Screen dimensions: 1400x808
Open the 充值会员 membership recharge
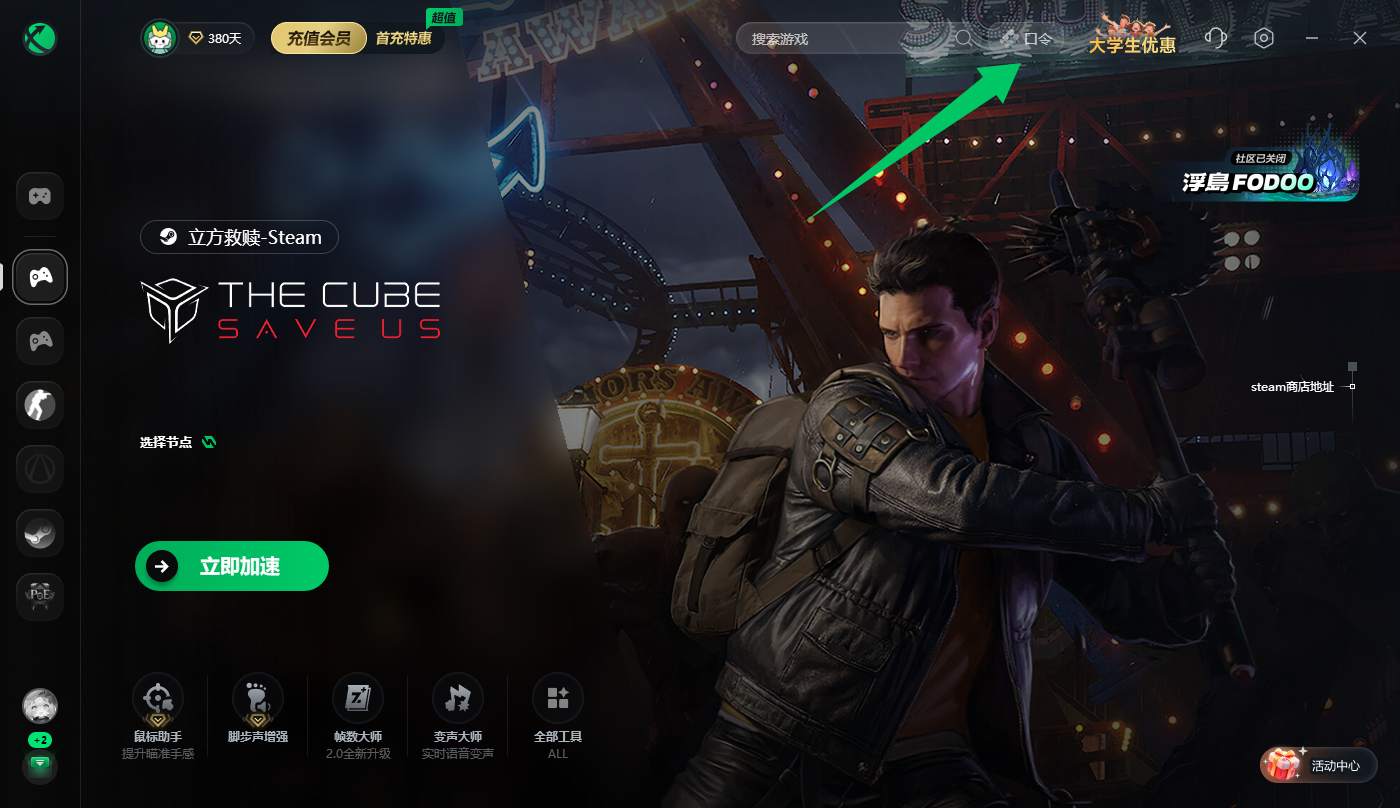319,39
